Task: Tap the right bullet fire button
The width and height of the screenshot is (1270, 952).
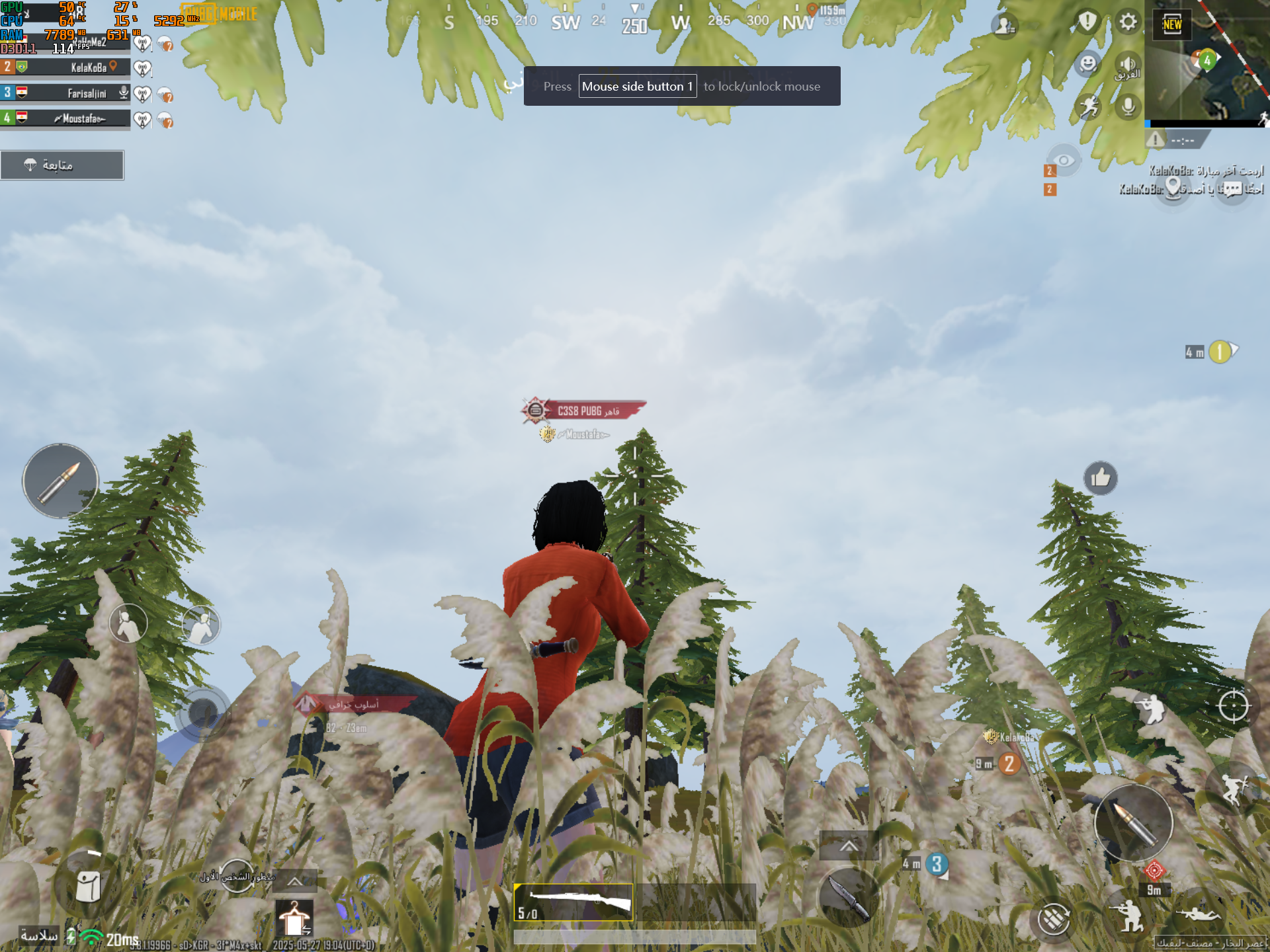Action: (x=1133, y=822)
